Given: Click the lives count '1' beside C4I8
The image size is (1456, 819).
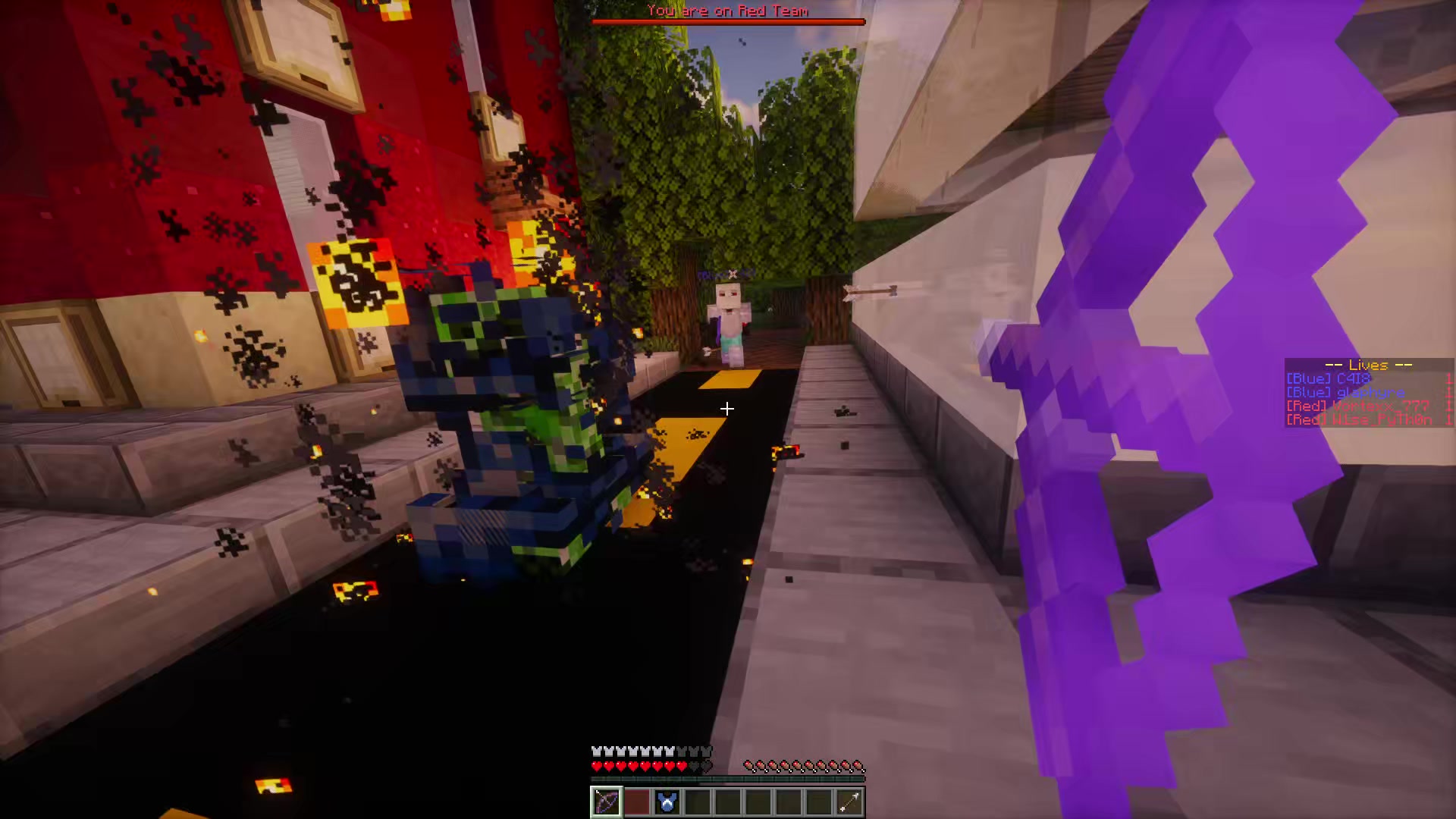Looking at the screenshot, I should point(1449,378).
